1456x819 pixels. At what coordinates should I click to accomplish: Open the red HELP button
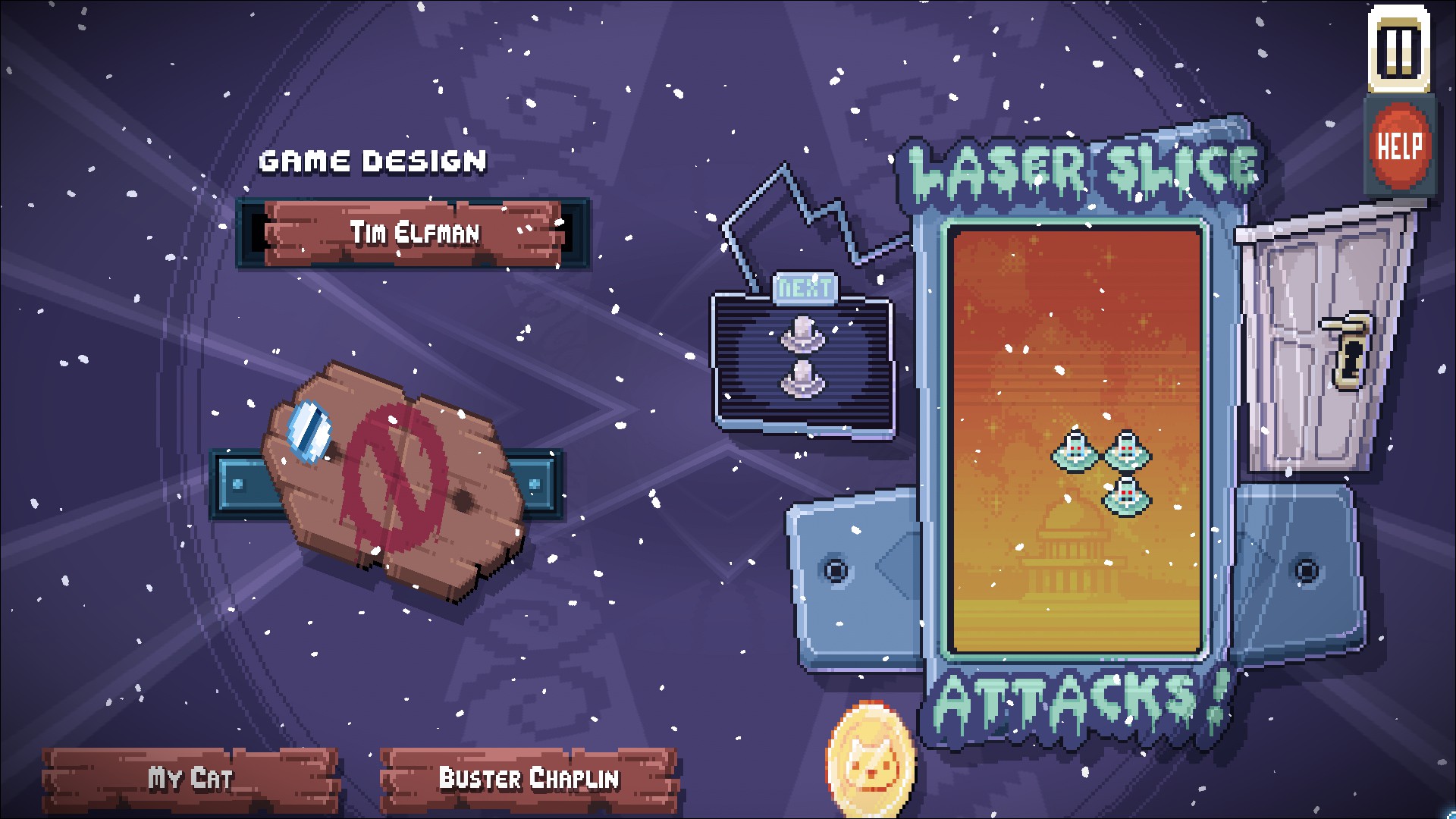(1399, 146)
